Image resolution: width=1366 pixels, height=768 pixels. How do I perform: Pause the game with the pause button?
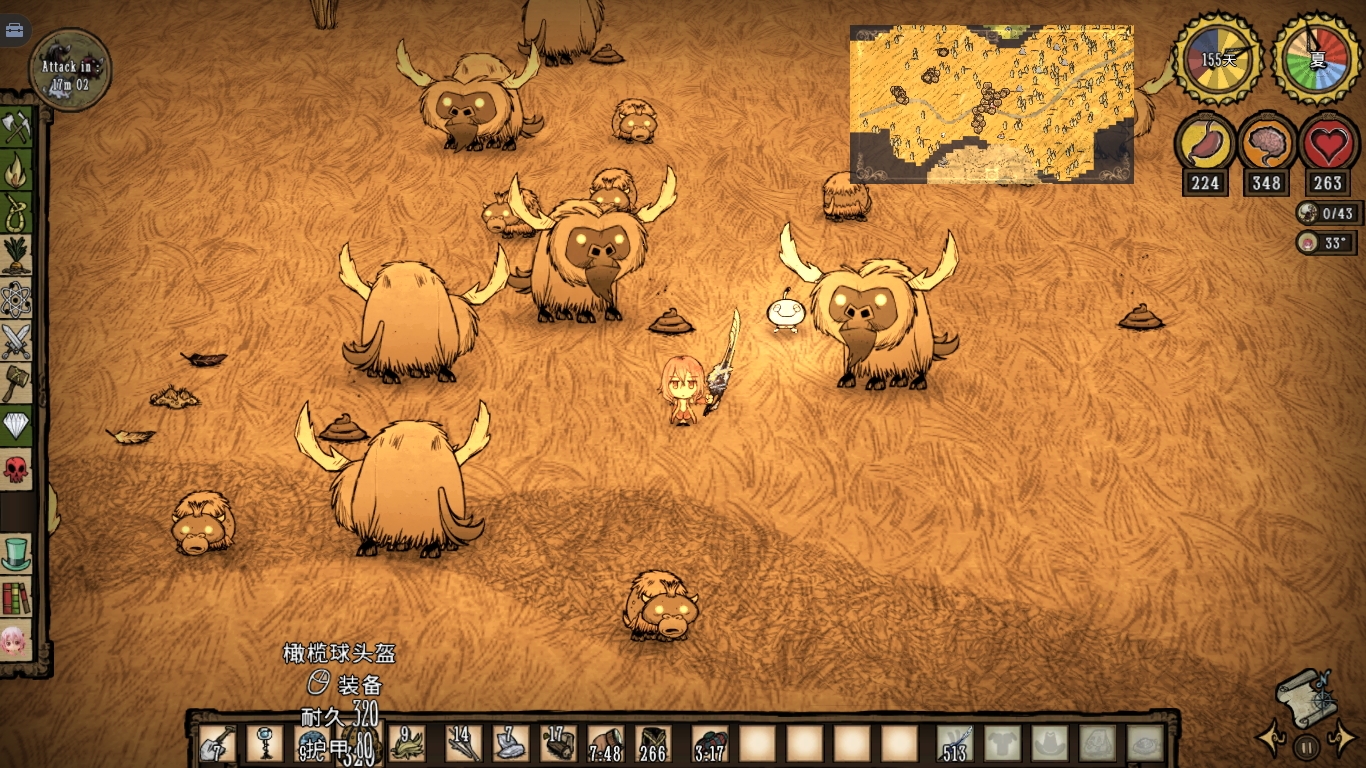[x=1306, y=745]
